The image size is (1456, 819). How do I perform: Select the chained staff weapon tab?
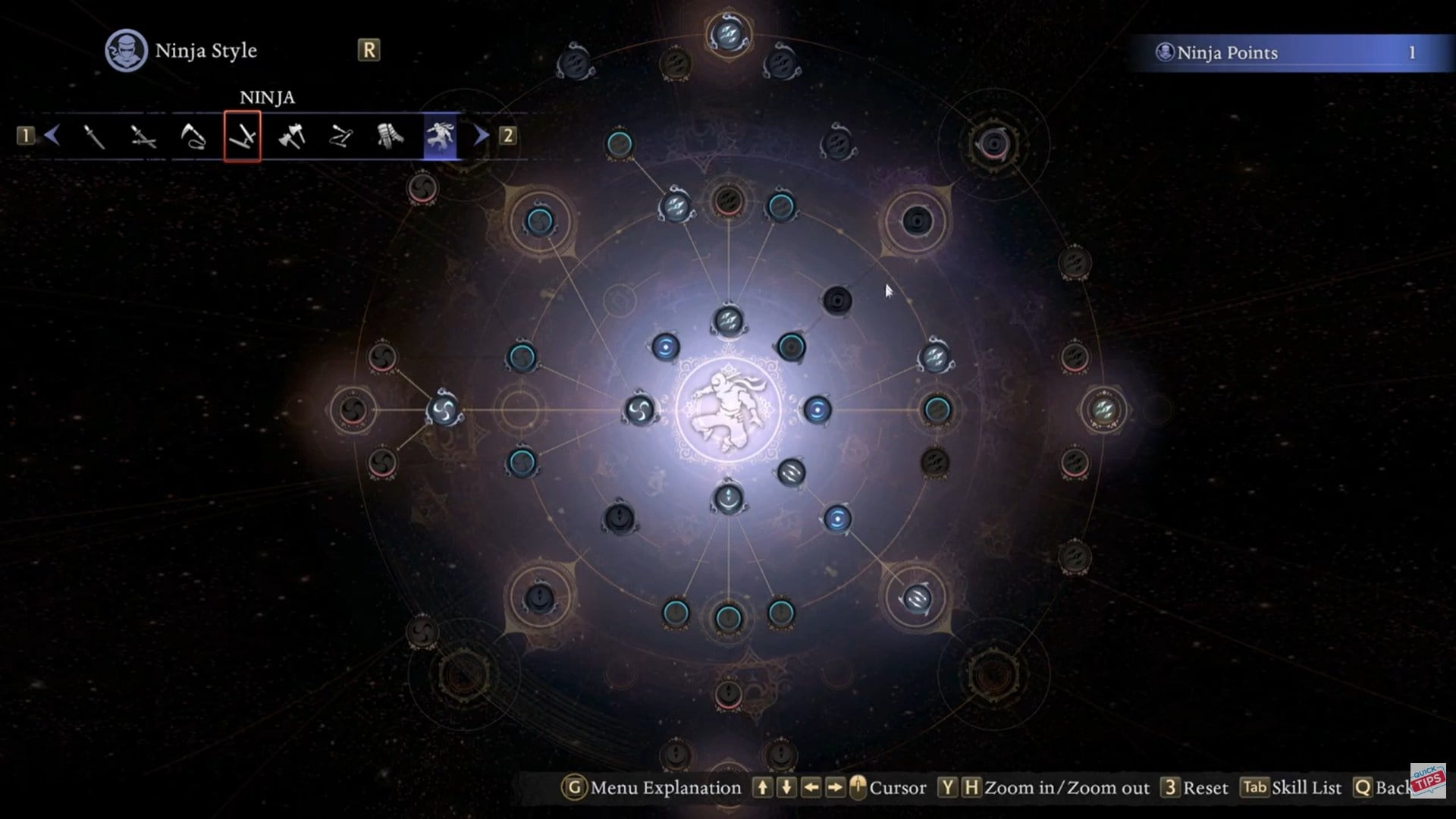click(x=341, y=136)
